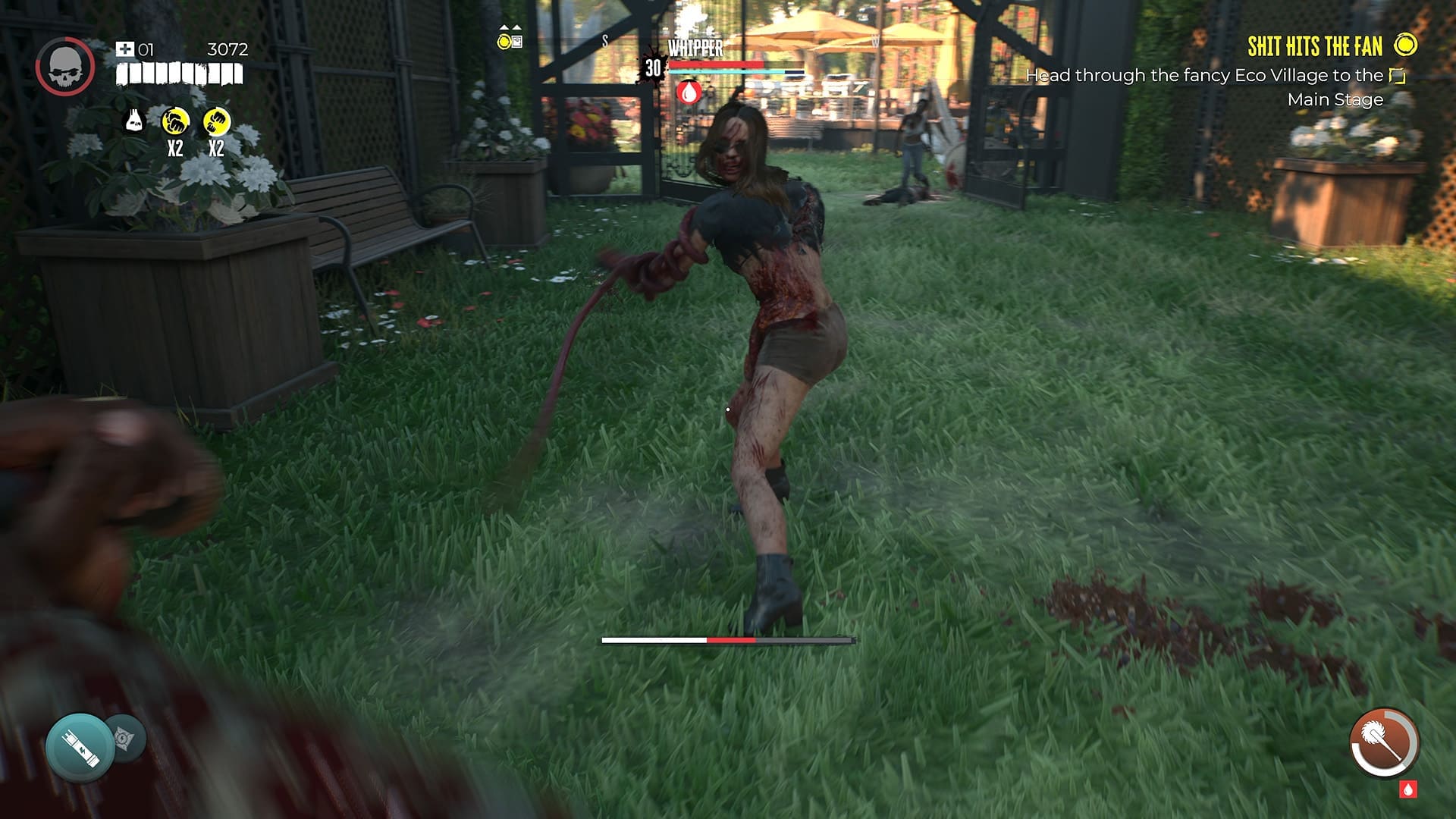Screen dimensions: 1456x819
Task: Click the Whipper's red health bar
Action: click(x=717, y=66)
